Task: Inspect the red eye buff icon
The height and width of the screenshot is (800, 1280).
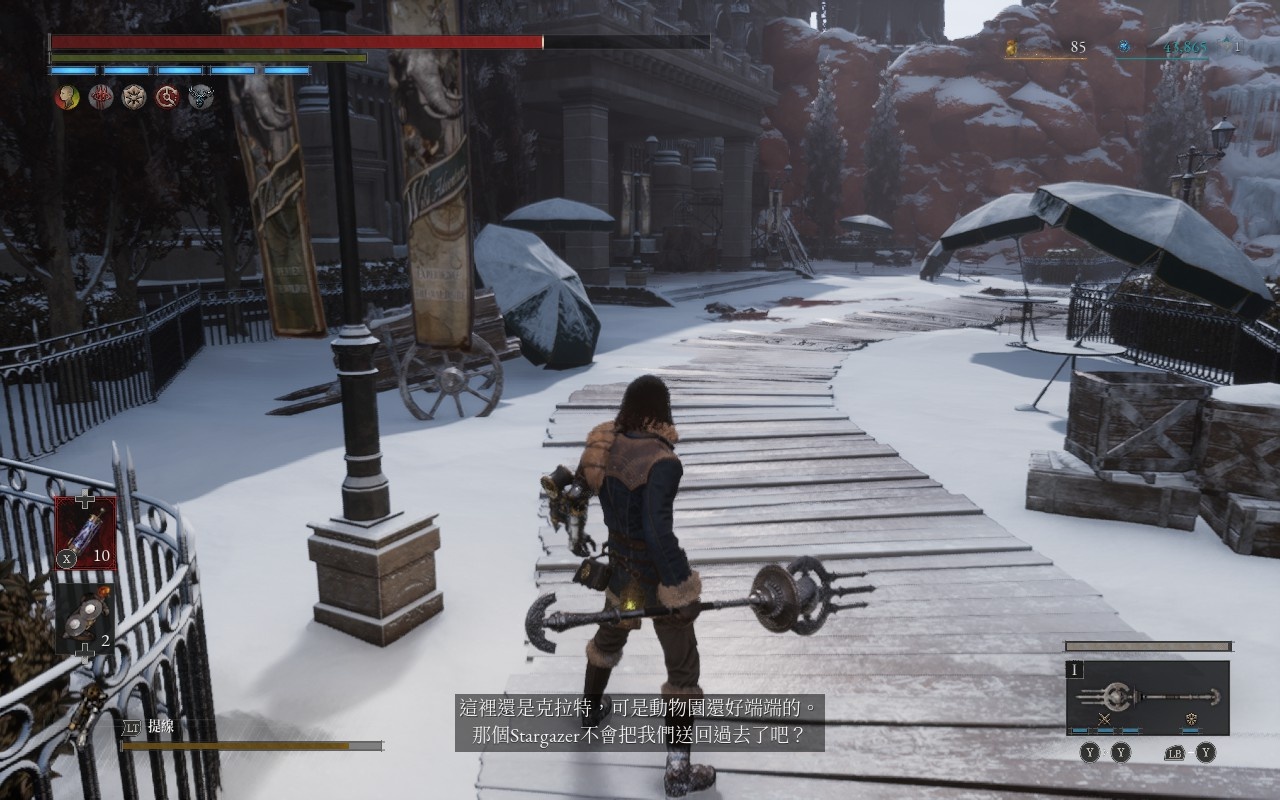Action: (101, 97)
